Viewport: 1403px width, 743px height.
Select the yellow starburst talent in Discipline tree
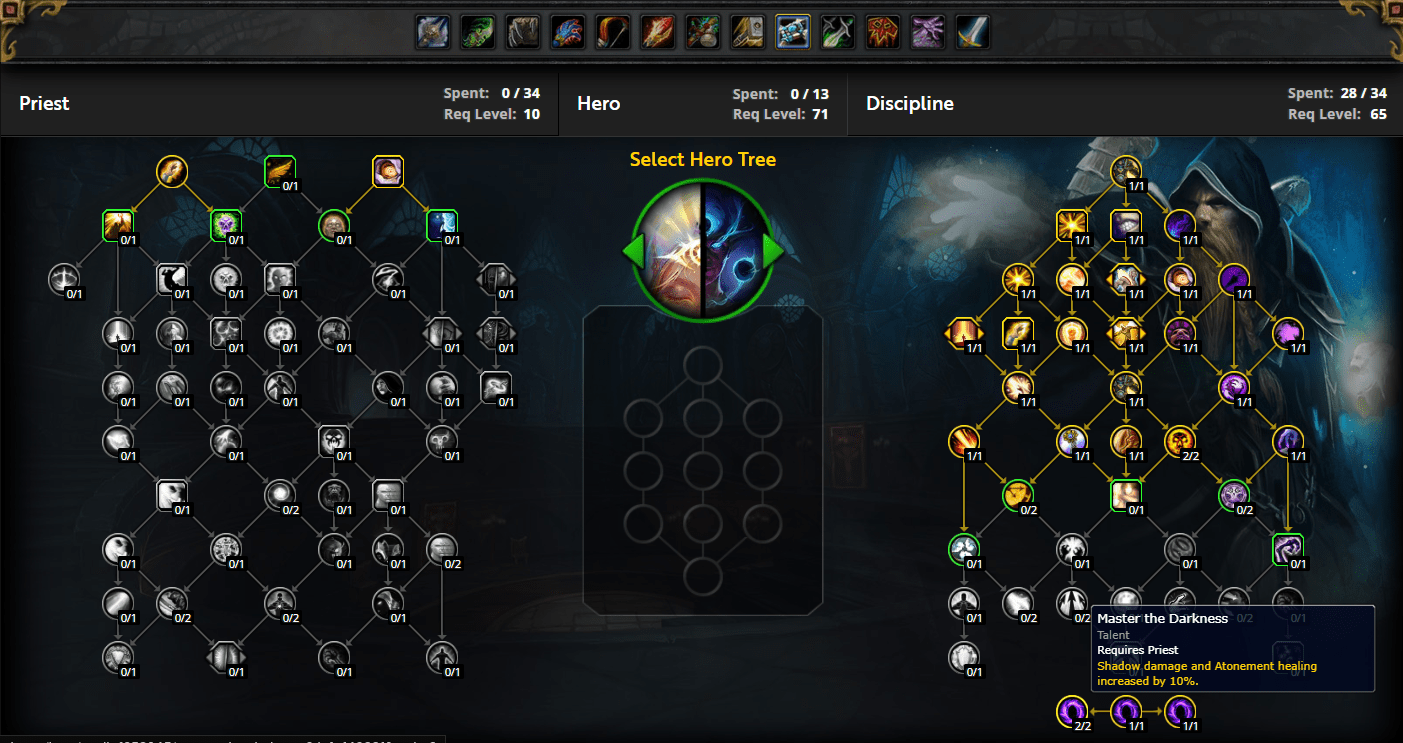pyautogui.click(x=1072, y=225)
